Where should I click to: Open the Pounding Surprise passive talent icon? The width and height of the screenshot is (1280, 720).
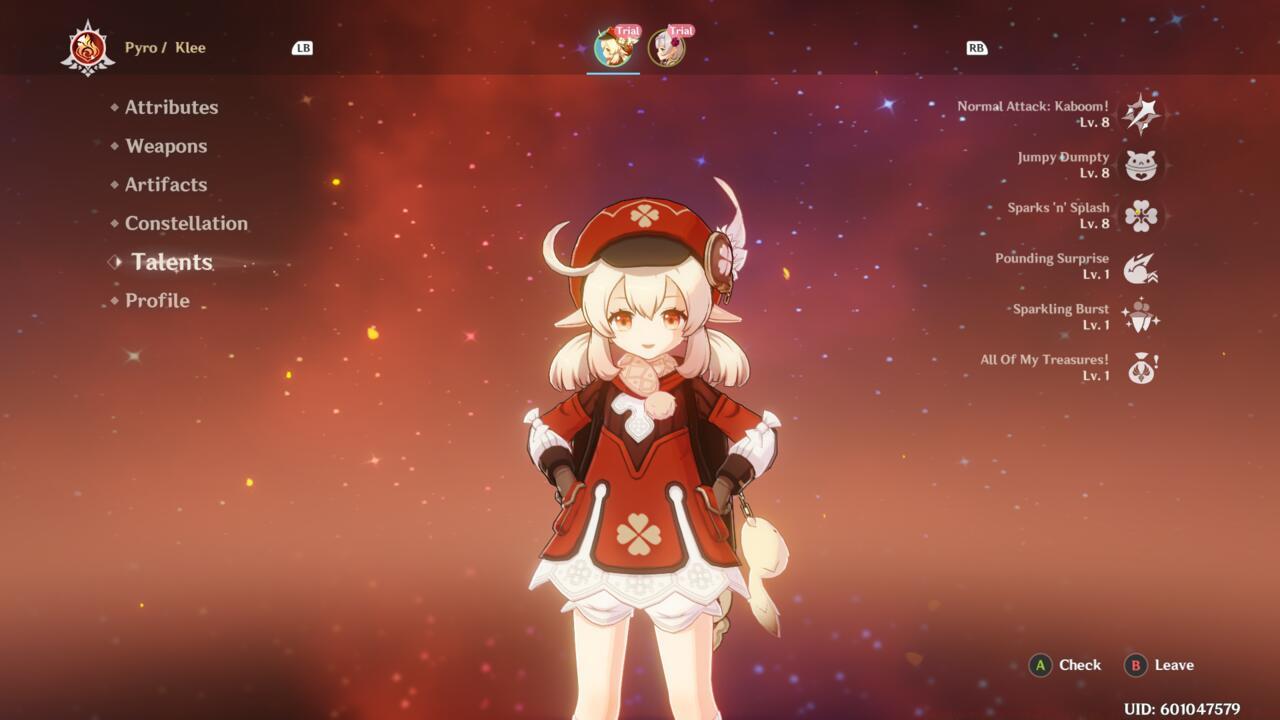point(1140,264)
